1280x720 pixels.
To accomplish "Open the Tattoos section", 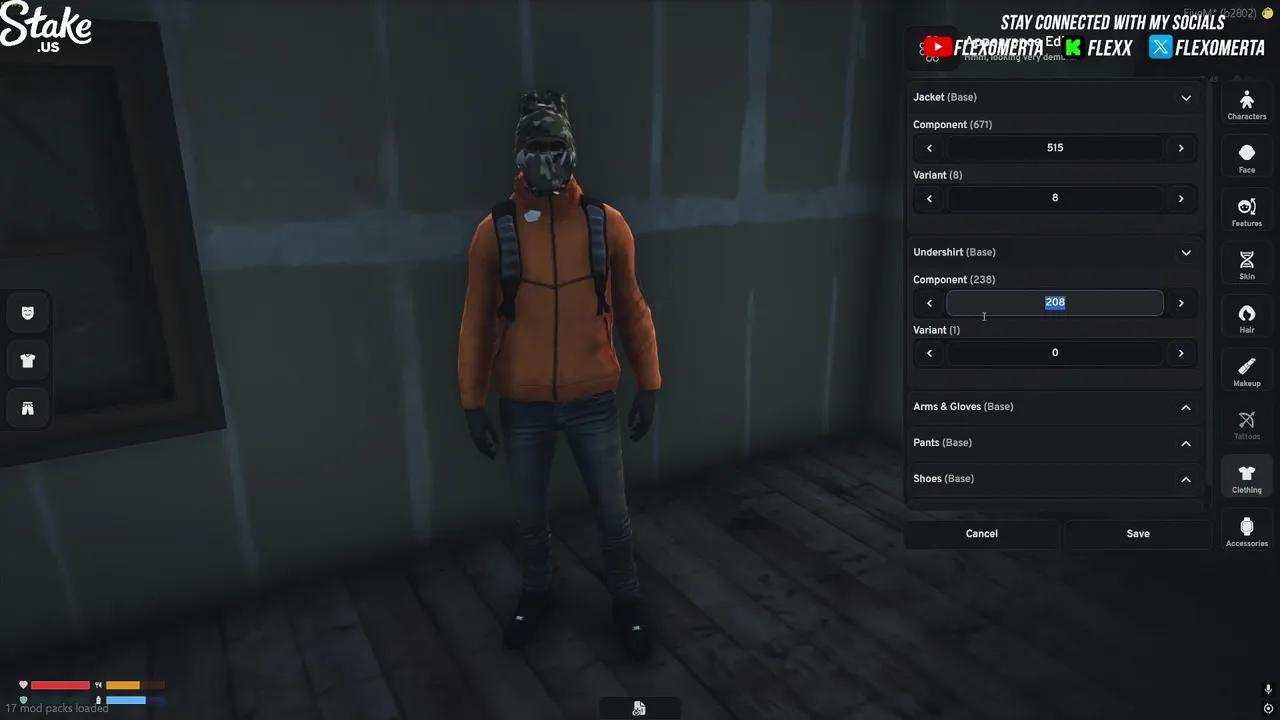I will (x=1246, y=423).
